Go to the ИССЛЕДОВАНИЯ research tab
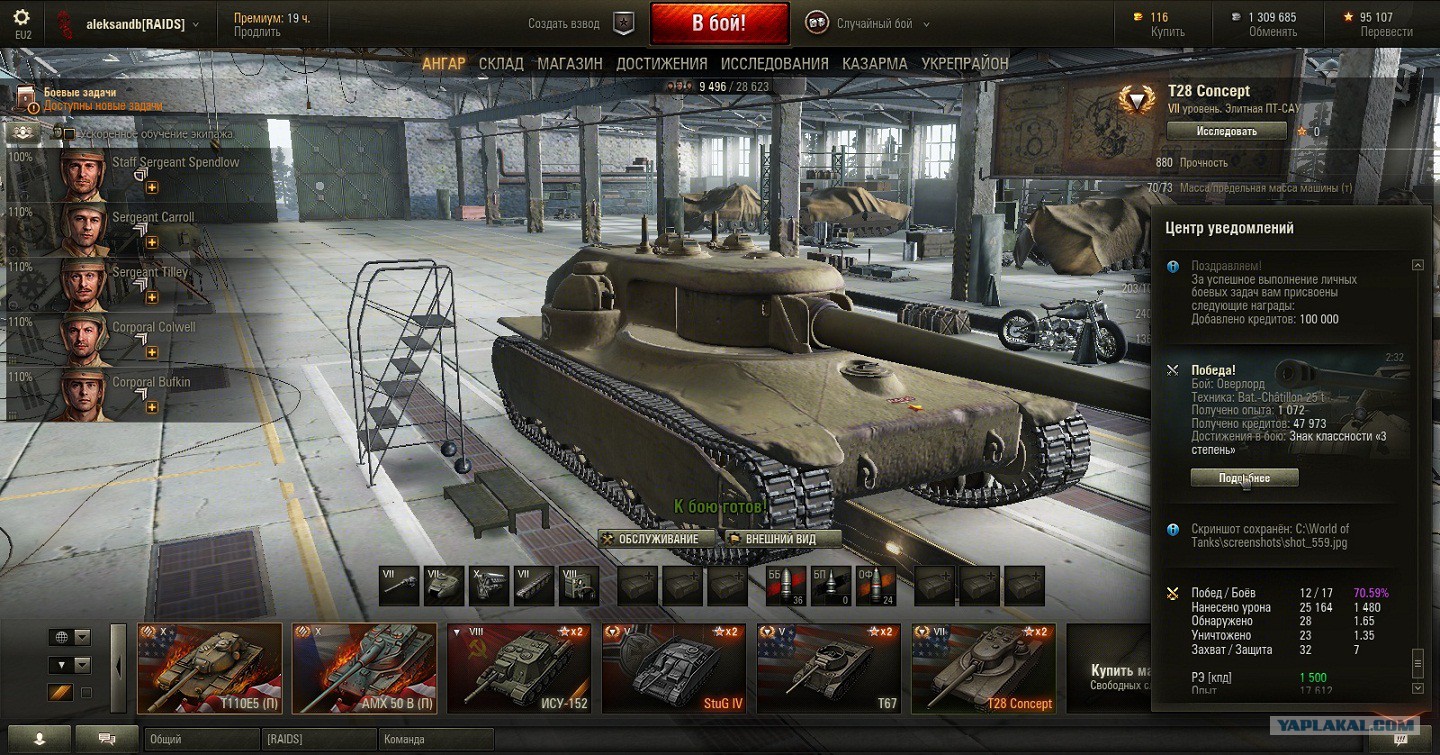The height and width of the screenshot is (755, 1440). pyautogui.click(x=774, y=63)
